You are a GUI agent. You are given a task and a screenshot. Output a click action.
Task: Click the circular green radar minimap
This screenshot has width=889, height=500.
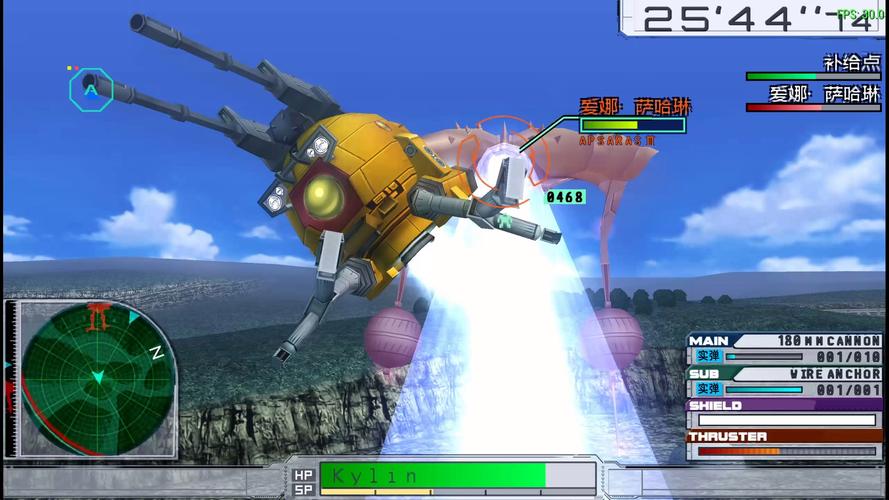(x=98, y=378)
